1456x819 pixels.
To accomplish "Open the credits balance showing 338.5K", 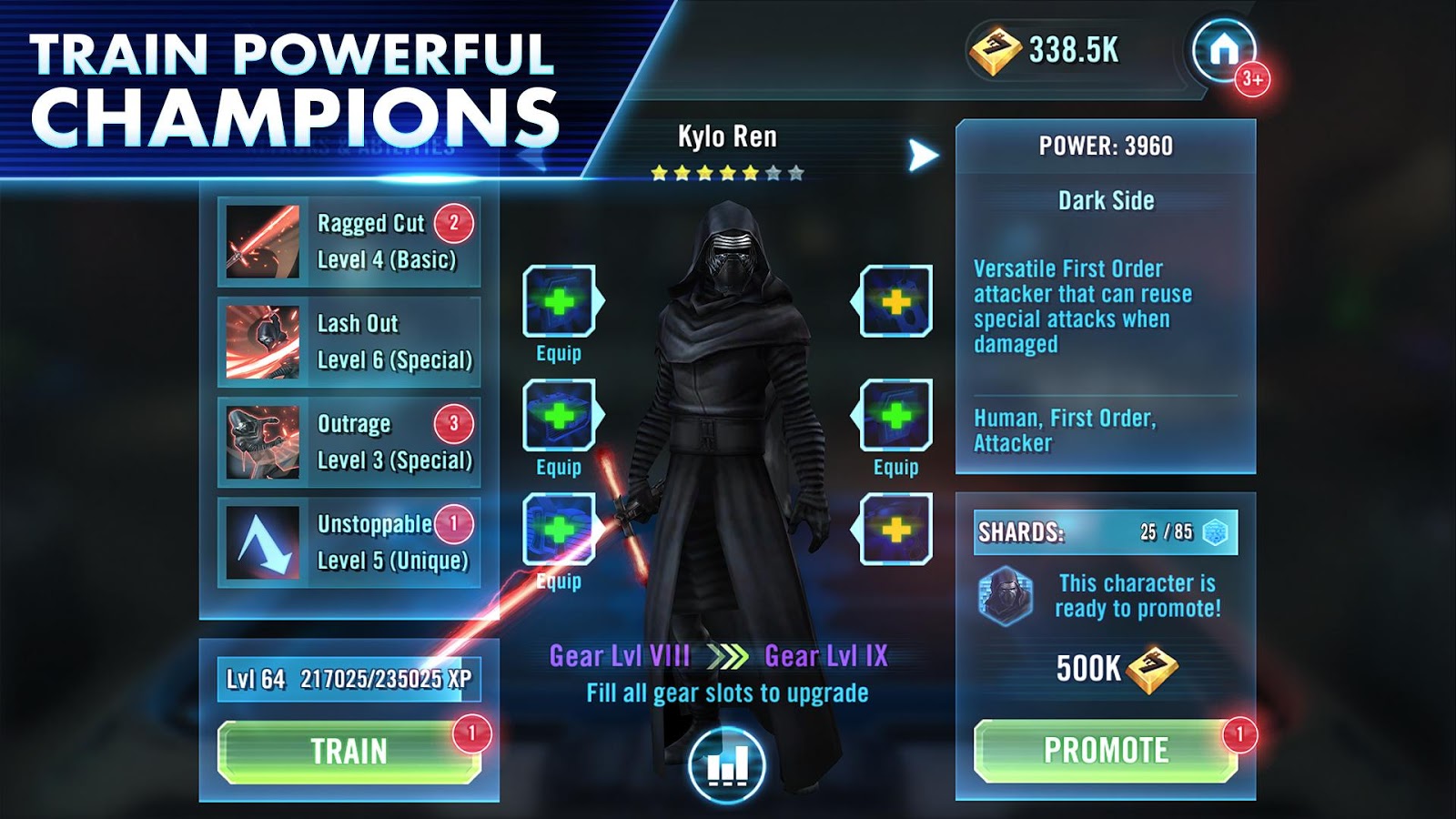I will [x=1046, y=50].
